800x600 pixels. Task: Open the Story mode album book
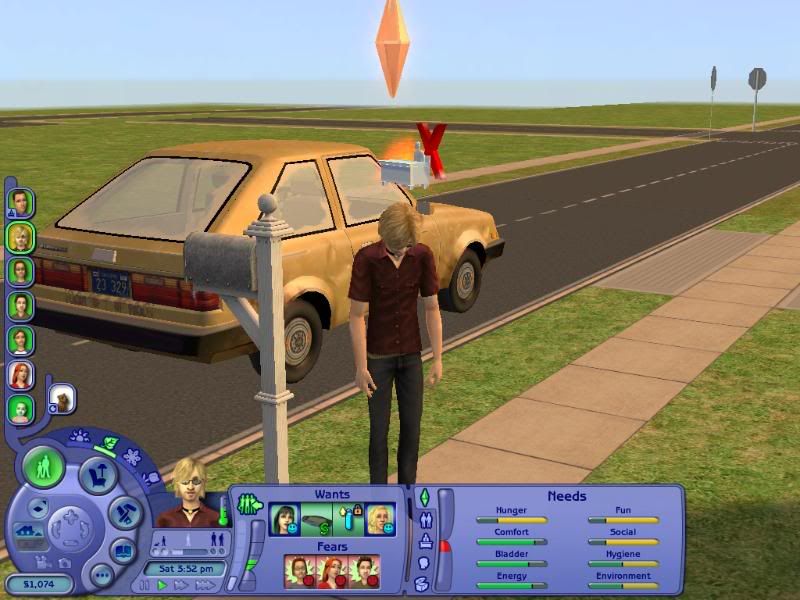click(123, 551)
